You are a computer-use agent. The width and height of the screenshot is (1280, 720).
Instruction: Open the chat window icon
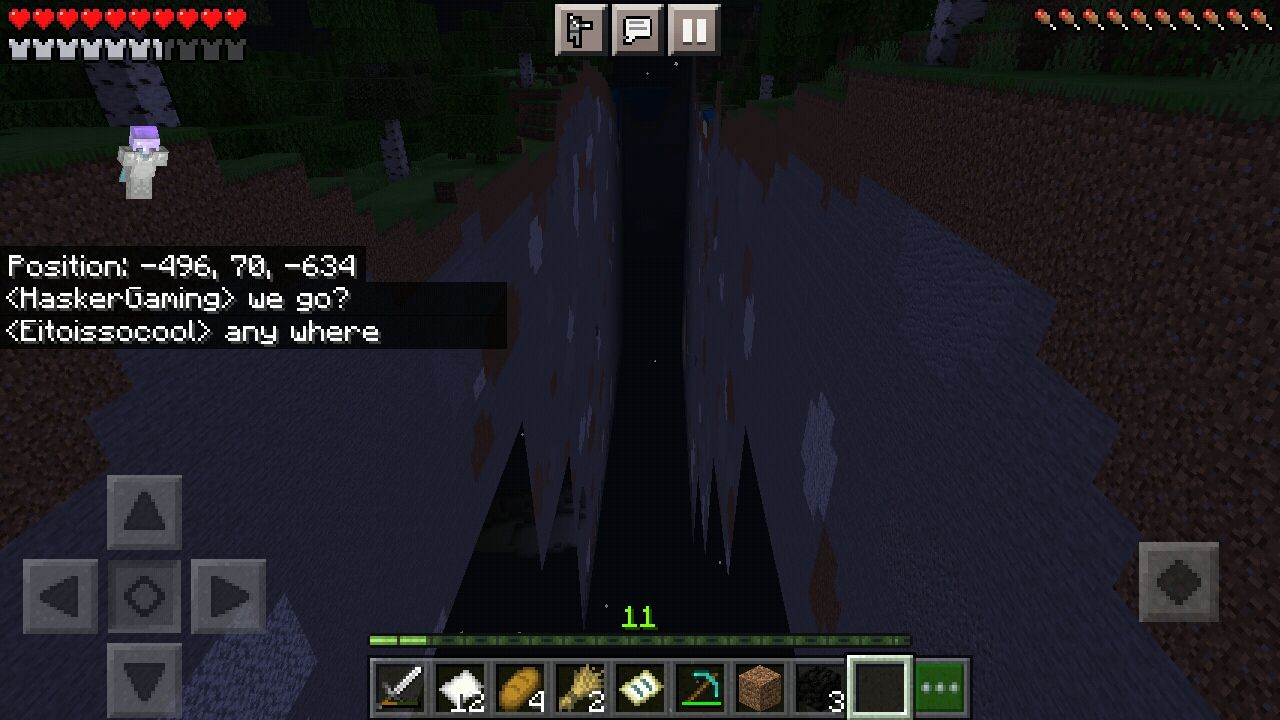638,30
